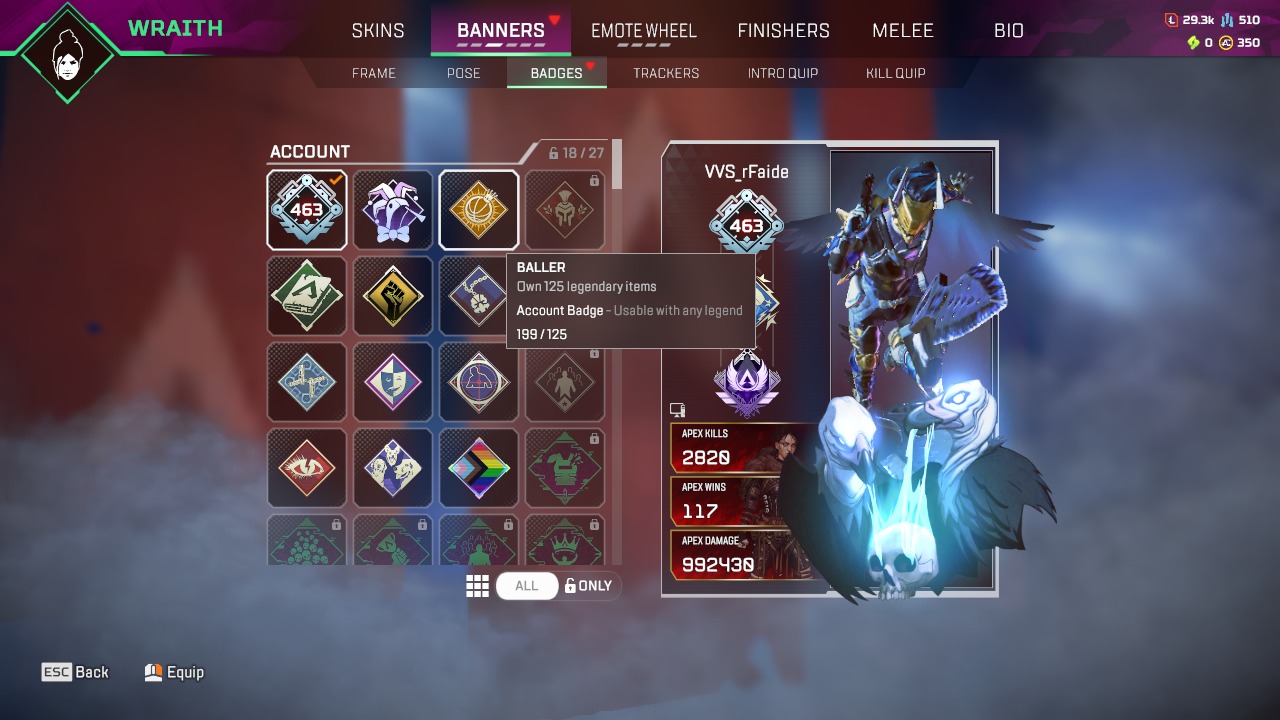Select the gold fist badge

[x=393, y=296]
